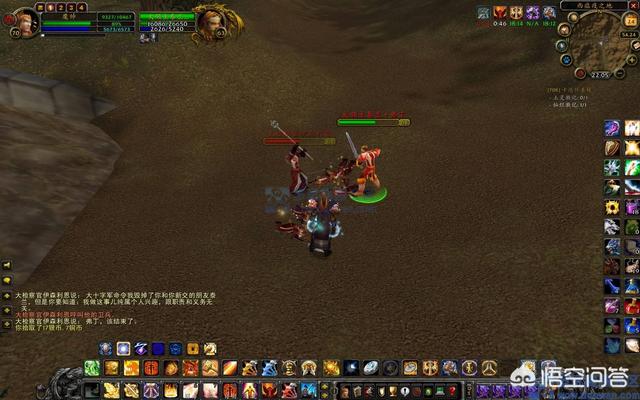The image size is (640, 400).
Task: Select page 4 in the top-left numbered bar
Action: click(x=81, y=7)
